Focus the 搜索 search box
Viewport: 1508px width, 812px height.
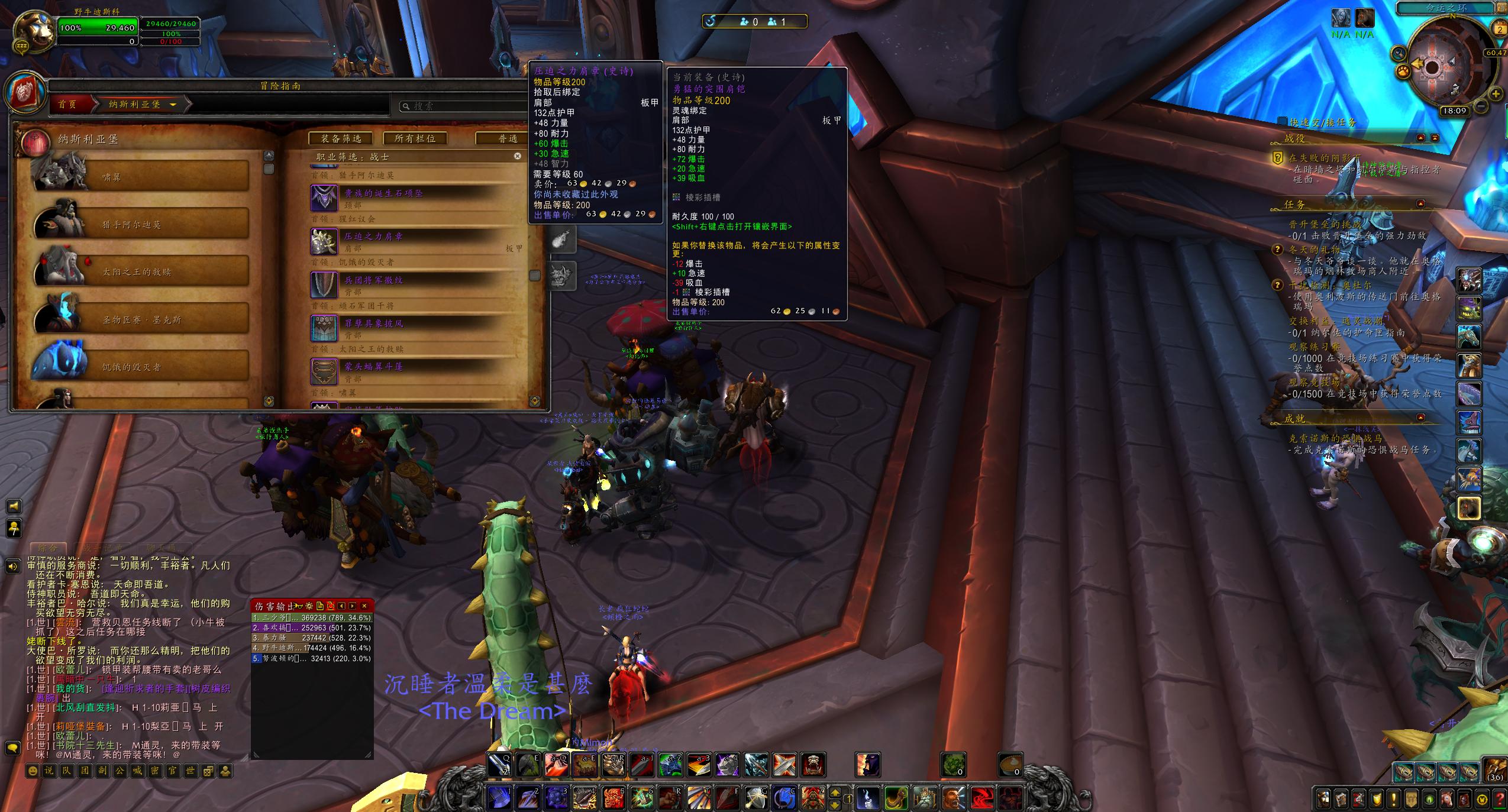tap(461, 106)
